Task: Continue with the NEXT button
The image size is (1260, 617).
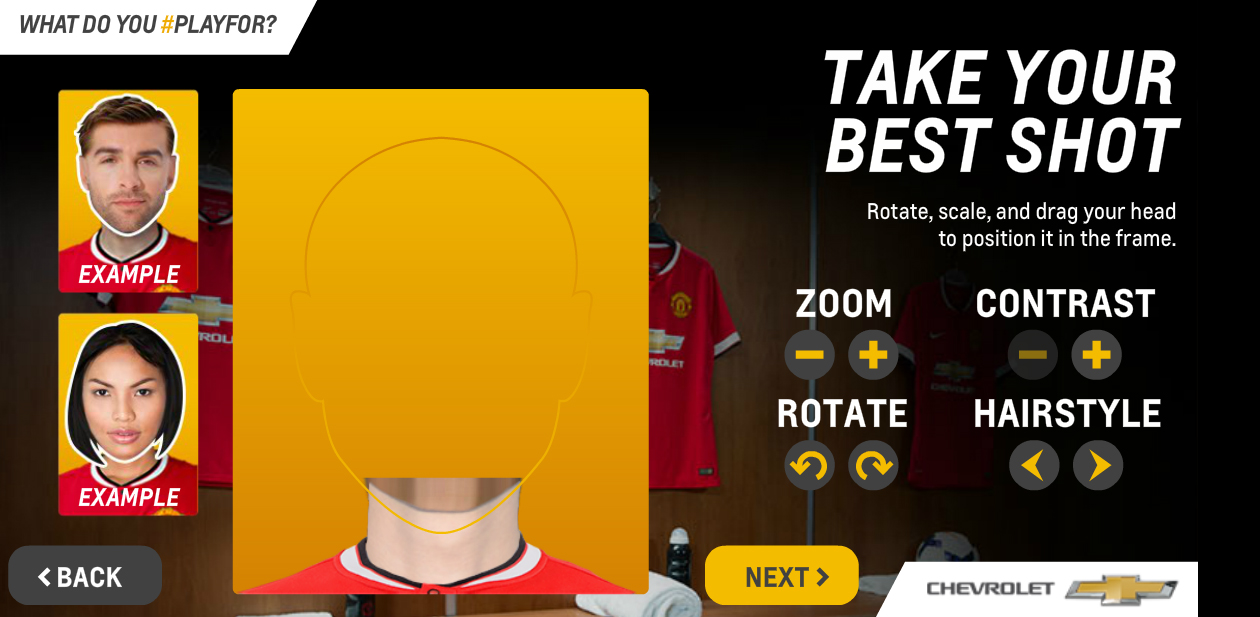Action: point(782,576)
